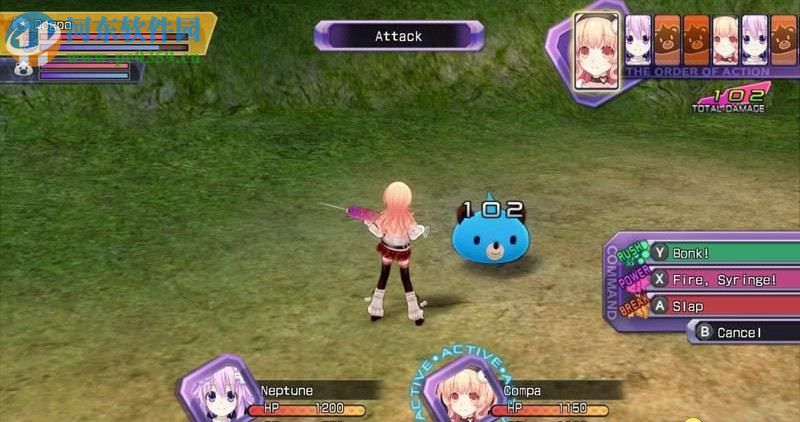The height and width of the screenshot is (422, 800).
Task: Click the large Compa portrait in turn order
Action: (596, 49)
